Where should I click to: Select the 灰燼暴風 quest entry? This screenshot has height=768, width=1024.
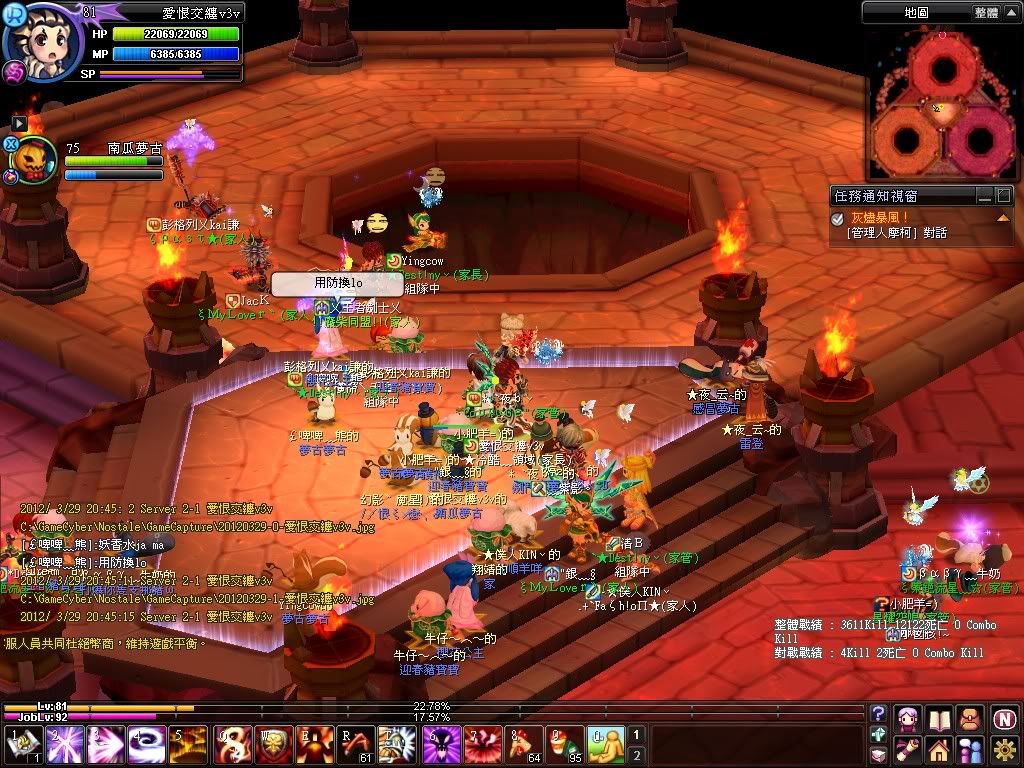[x=880, y=217]
